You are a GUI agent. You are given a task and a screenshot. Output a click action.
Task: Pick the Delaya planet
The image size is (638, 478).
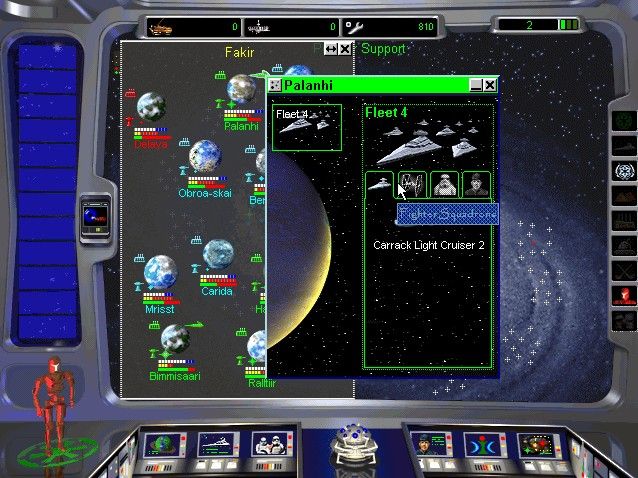[x=151, y=108]
